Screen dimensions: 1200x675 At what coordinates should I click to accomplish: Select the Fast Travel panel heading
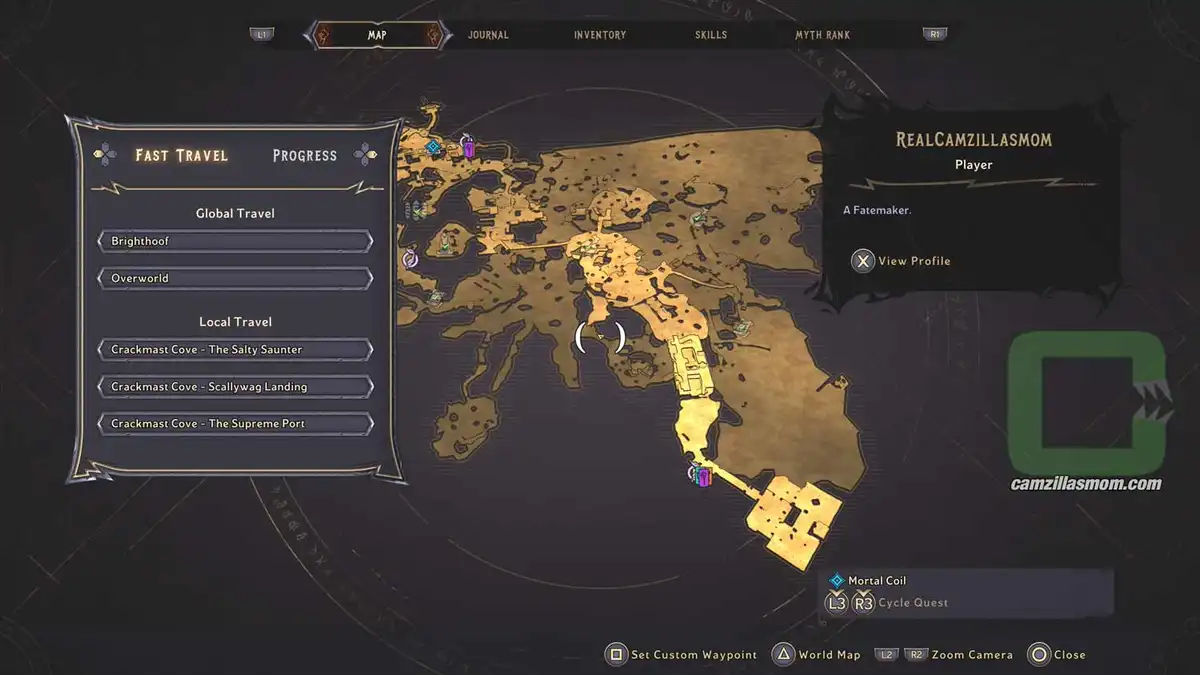coord(182,156)
